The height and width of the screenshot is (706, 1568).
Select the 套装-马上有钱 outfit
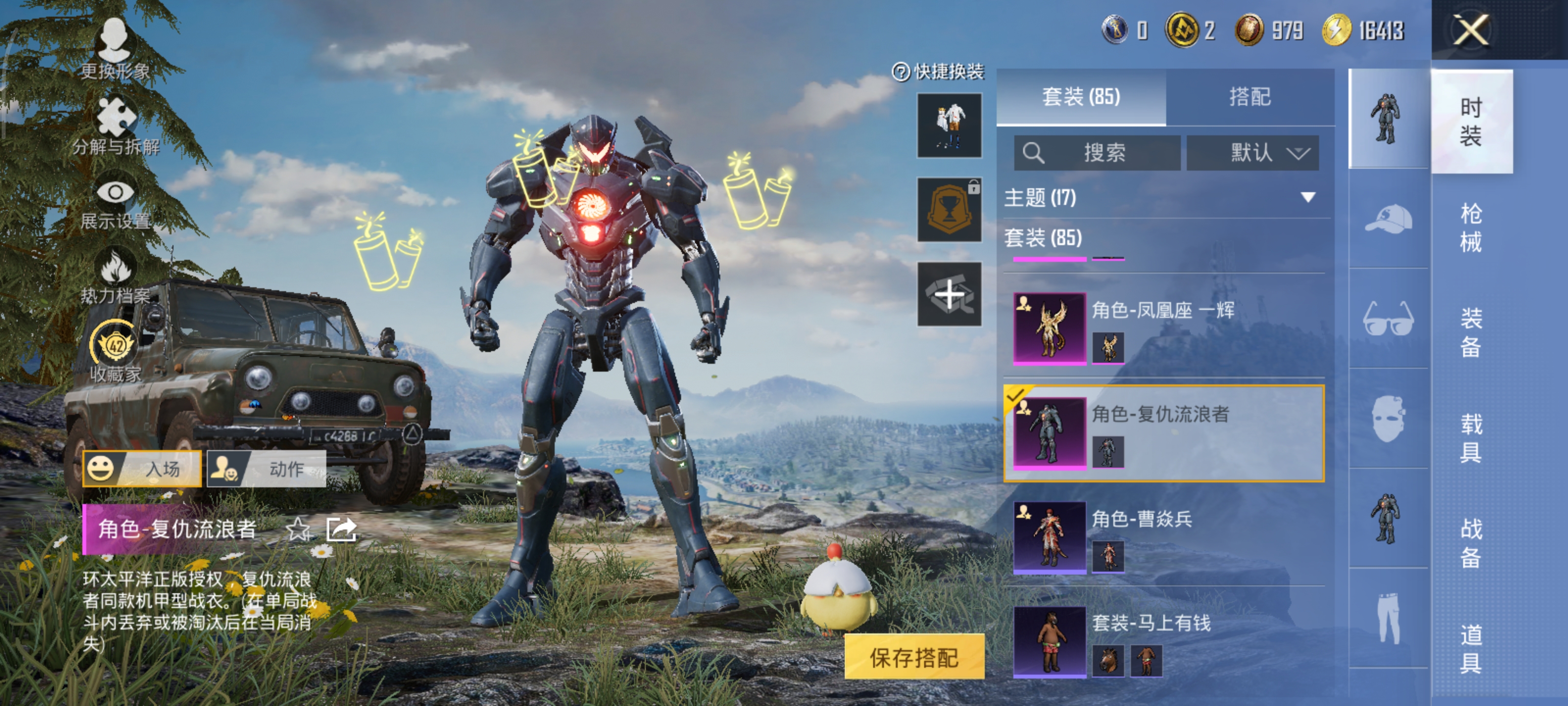click(1163, 641)
